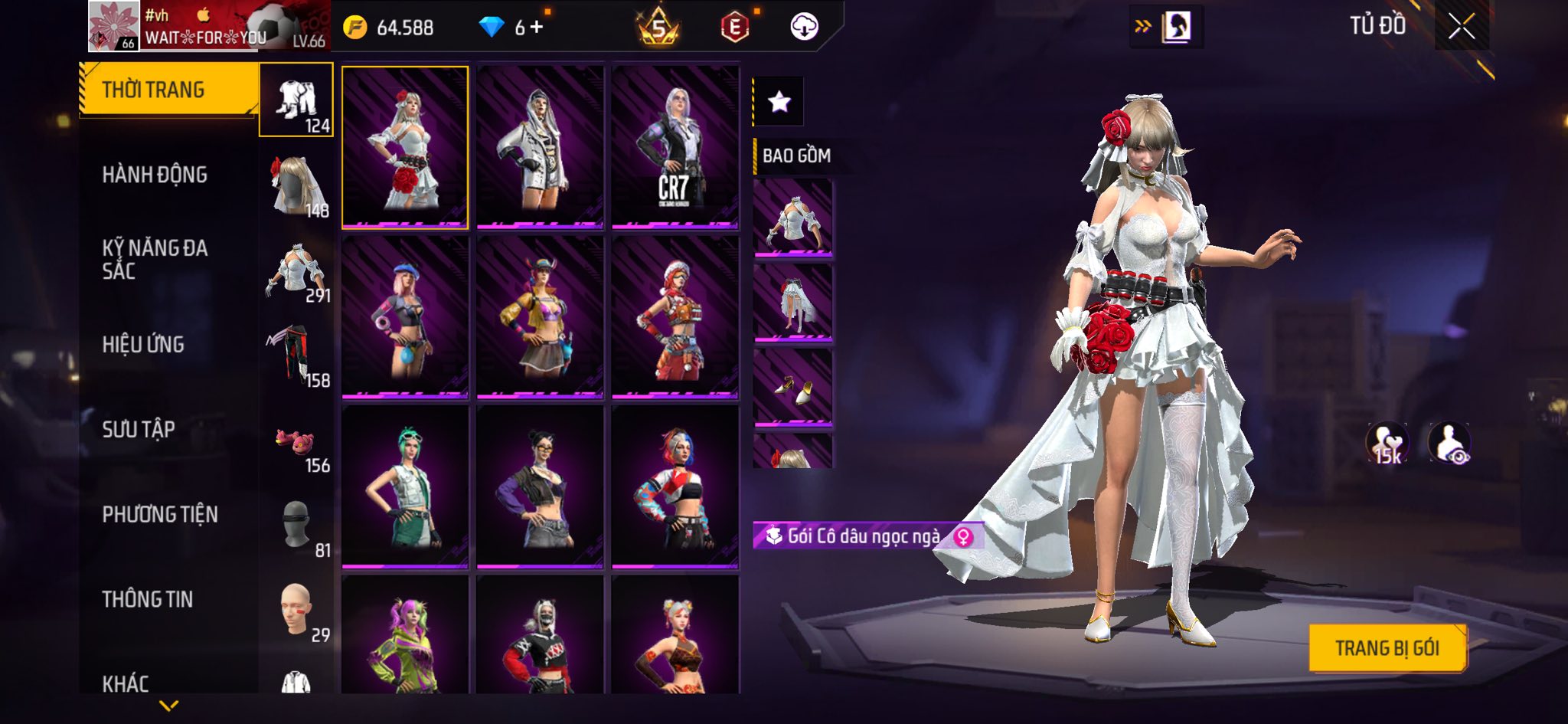1568x724 pixels.
Task: Toggle the character preview eye icon
Action: coord(1449,443)
